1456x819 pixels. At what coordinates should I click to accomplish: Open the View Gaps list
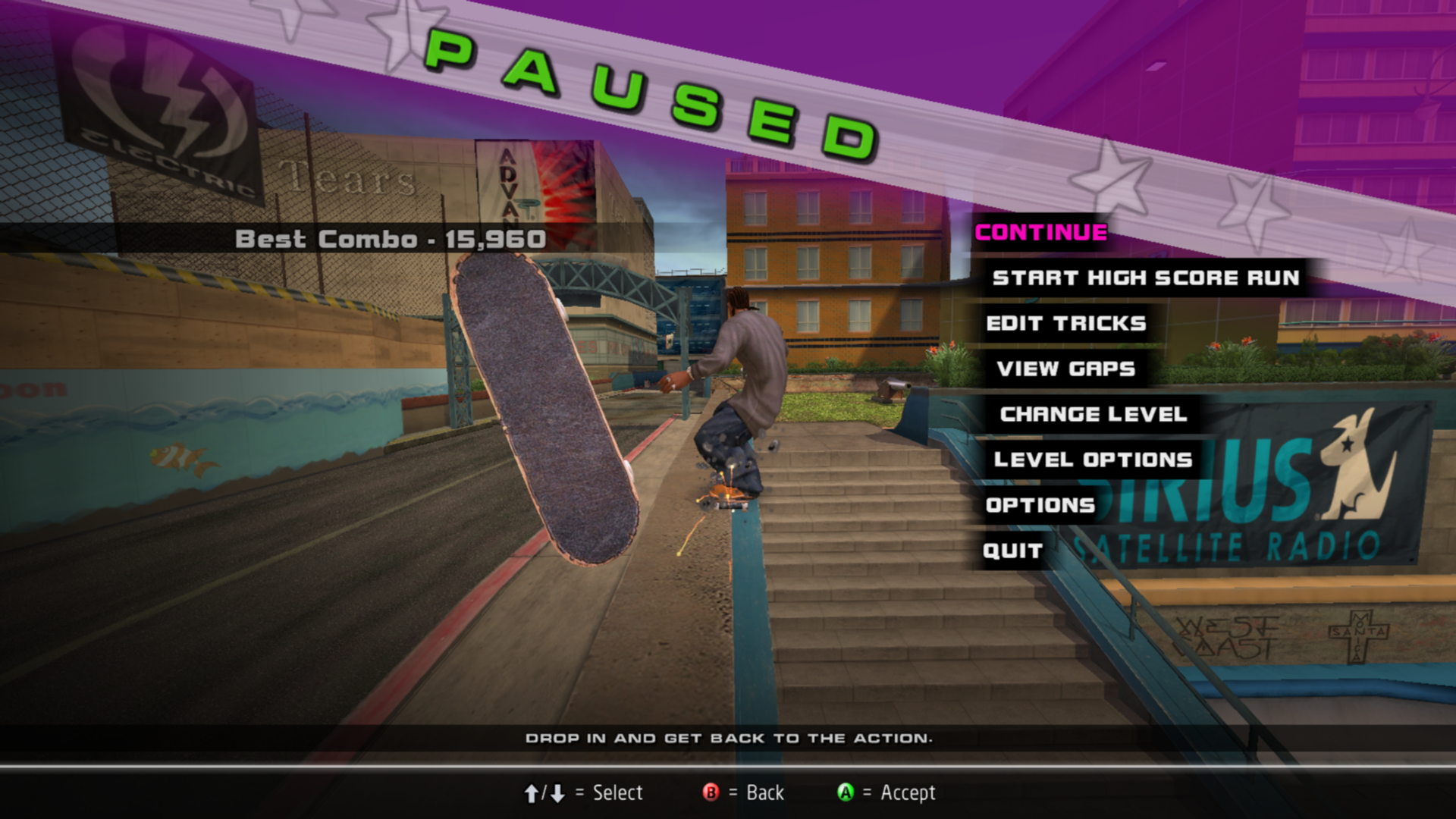click(1065, 369)
